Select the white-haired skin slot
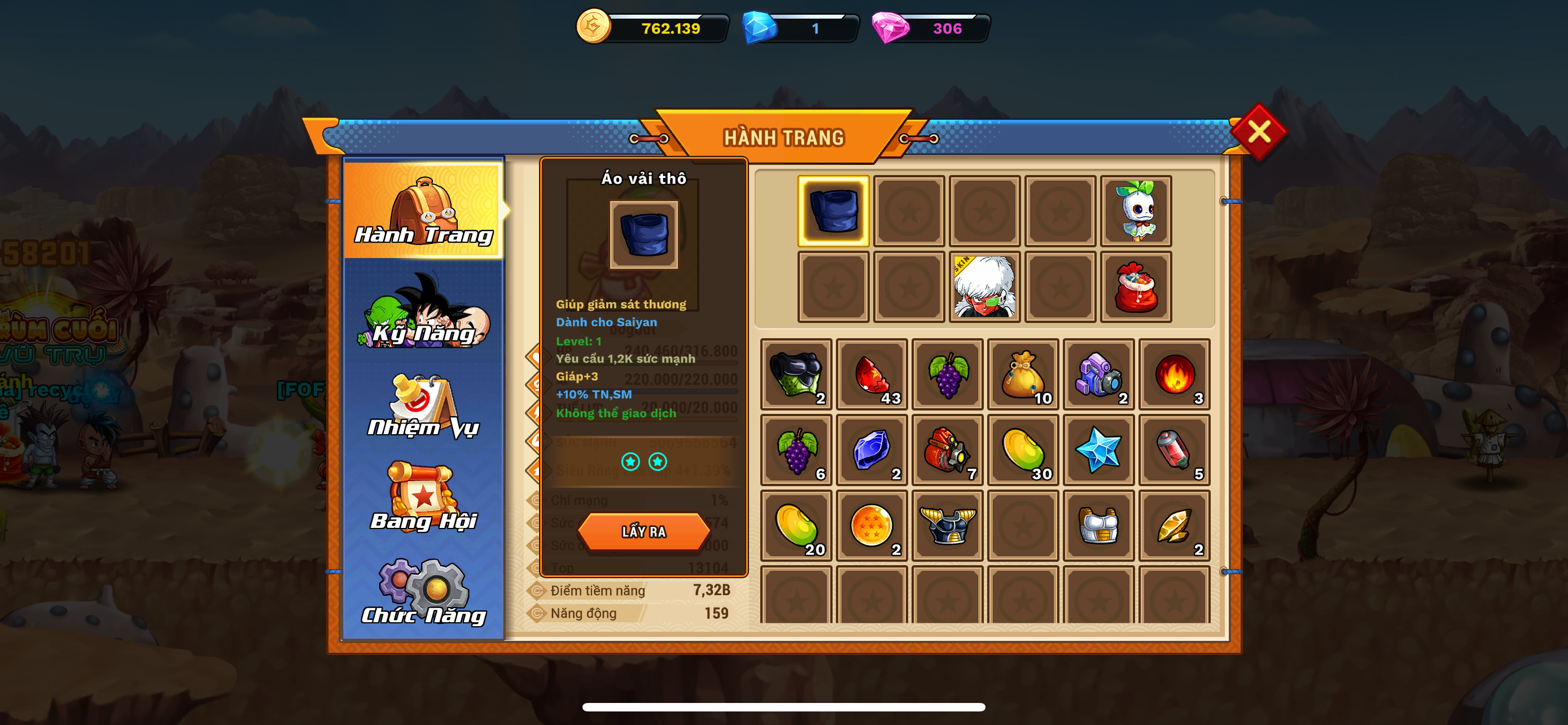 [x=984, y=287]
